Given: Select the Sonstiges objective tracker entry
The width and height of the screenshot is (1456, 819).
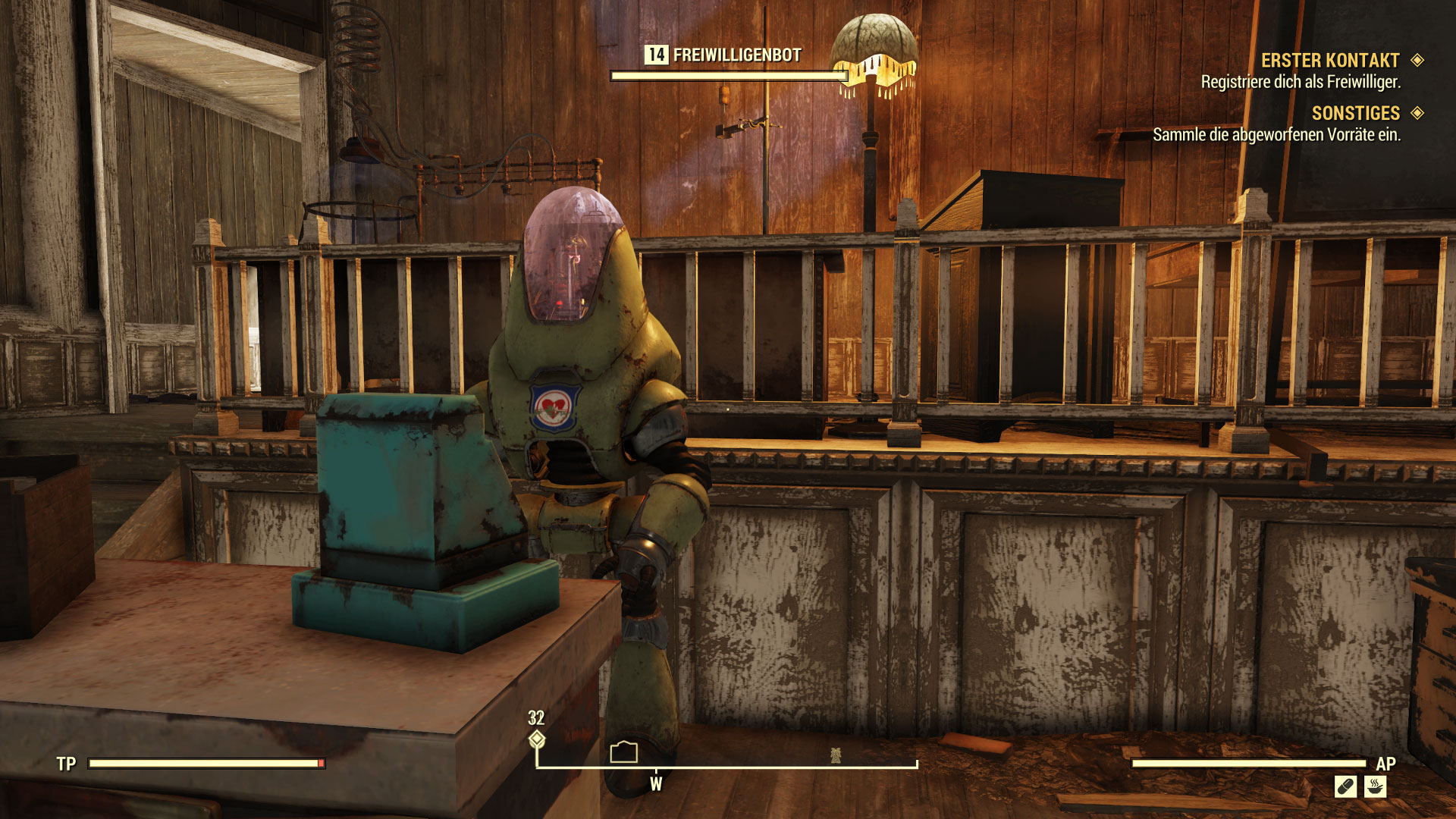Looking at the screenshot, I should [x=1355, y=114].
